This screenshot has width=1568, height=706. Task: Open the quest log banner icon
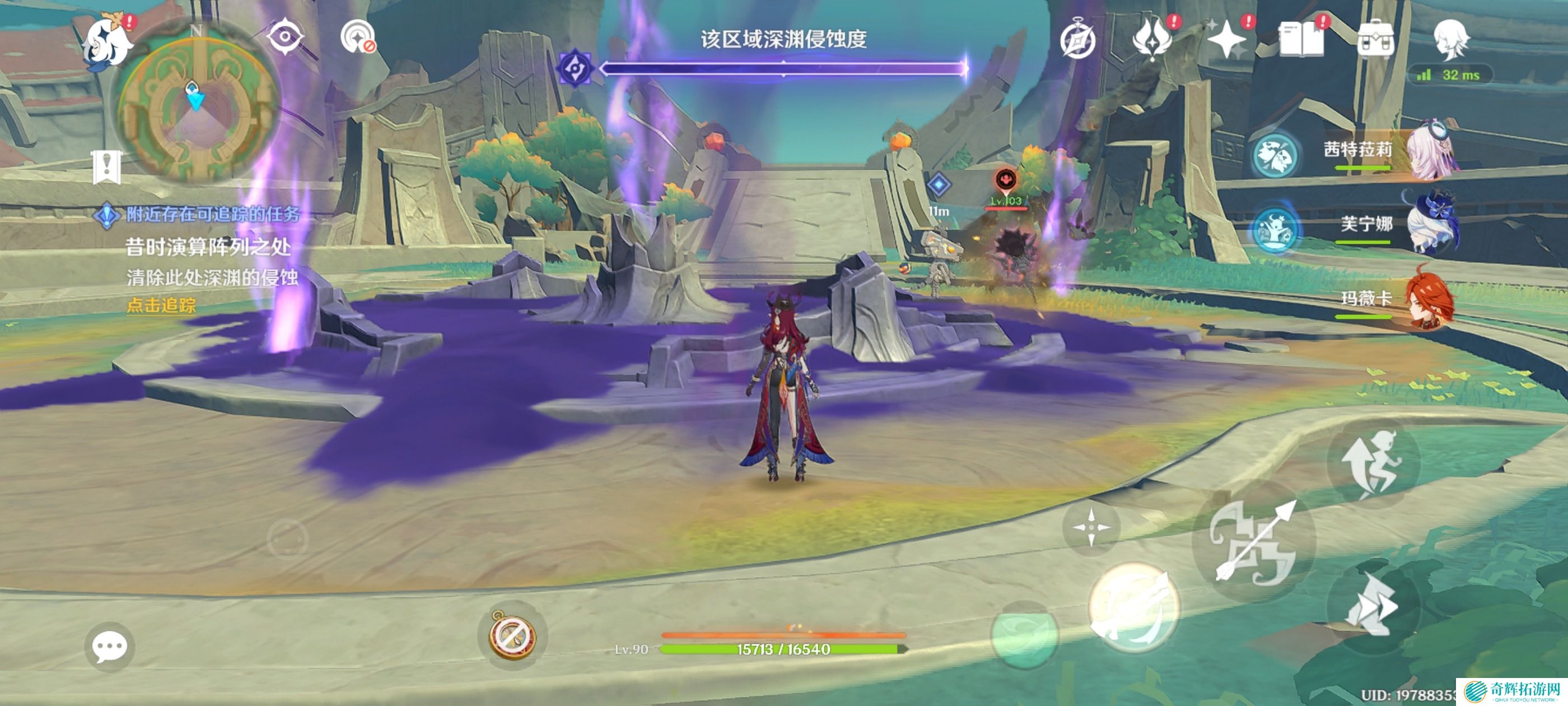pos(107,167)
